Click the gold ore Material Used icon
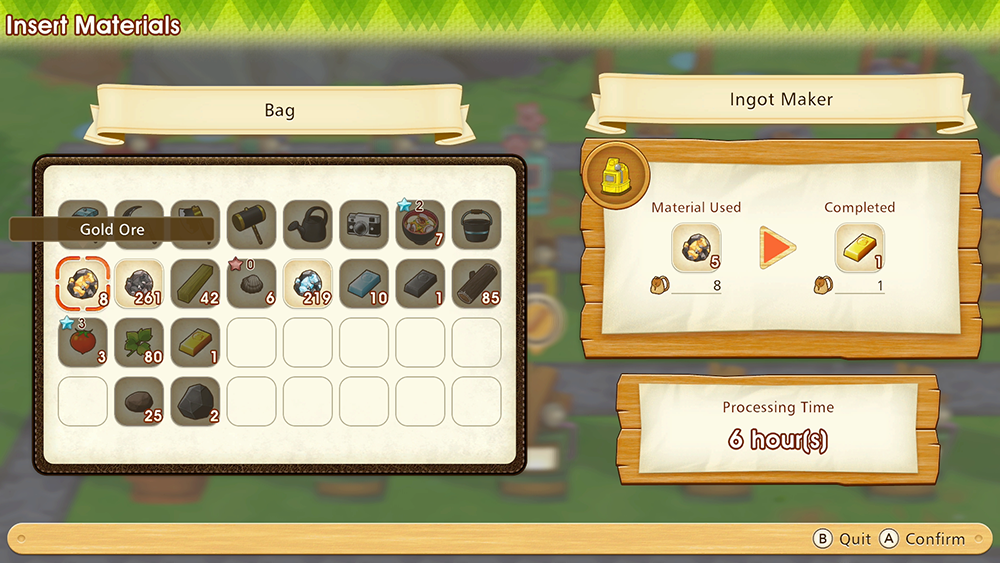The image size is (1000, 563). (695, 248)
